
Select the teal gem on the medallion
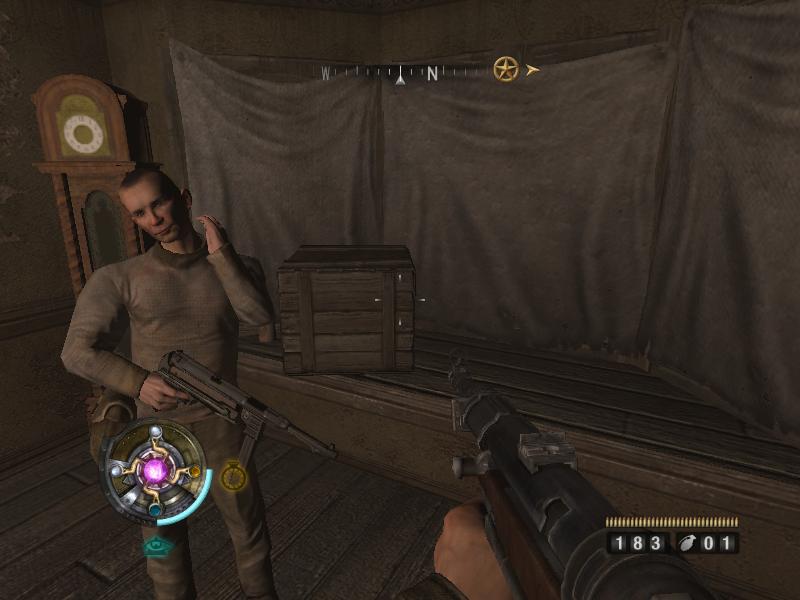pyautogui.click(x=155, y=507)
